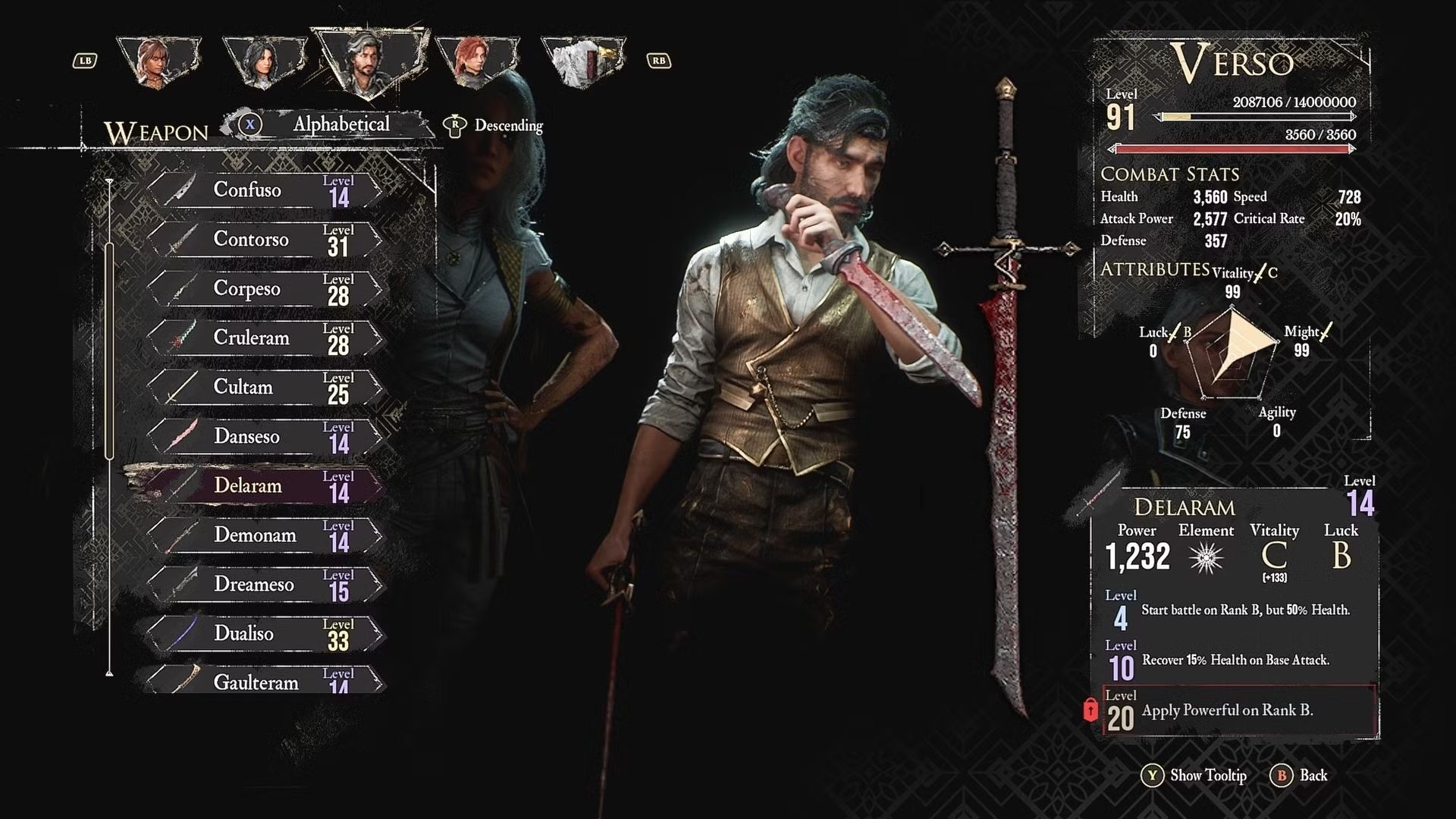
Task: Go back from the weapon menu
Action: click(1300, 775)
